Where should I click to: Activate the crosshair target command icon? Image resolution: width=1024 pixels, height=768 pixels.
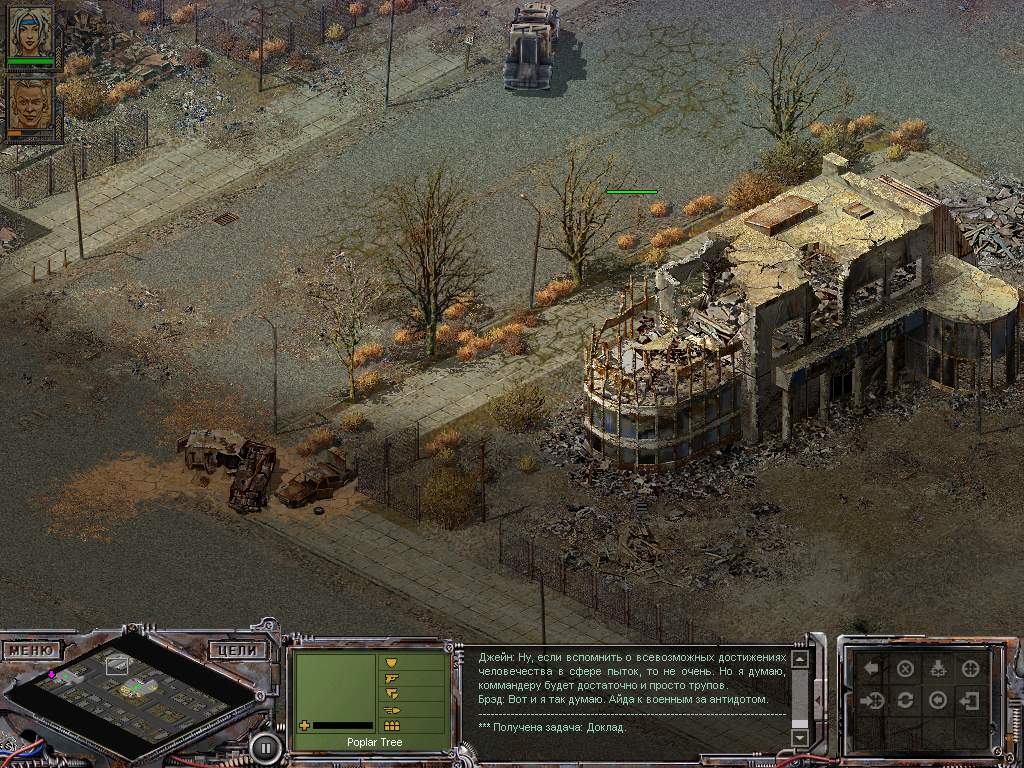point(970,669)
